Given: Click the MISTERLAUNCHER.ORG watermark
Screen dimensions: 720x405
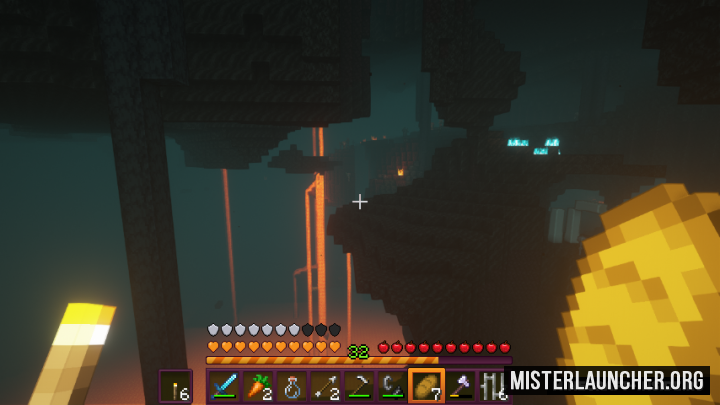Looking at the screenshot, I should pos(609,381).
